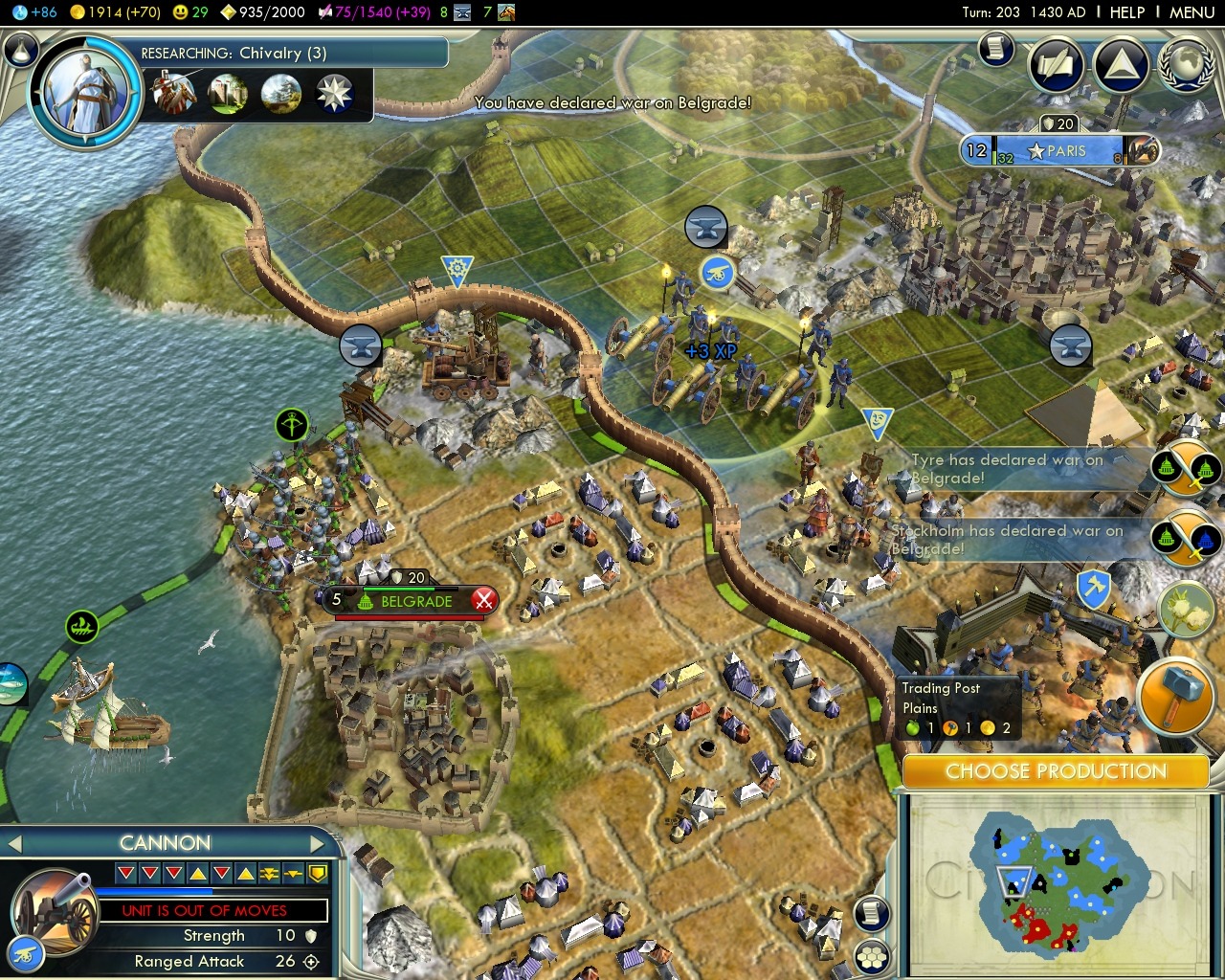Viewport: 1225px width, 980px height.
Task: Open the cotton resource notification
Action: point(1185,611)
